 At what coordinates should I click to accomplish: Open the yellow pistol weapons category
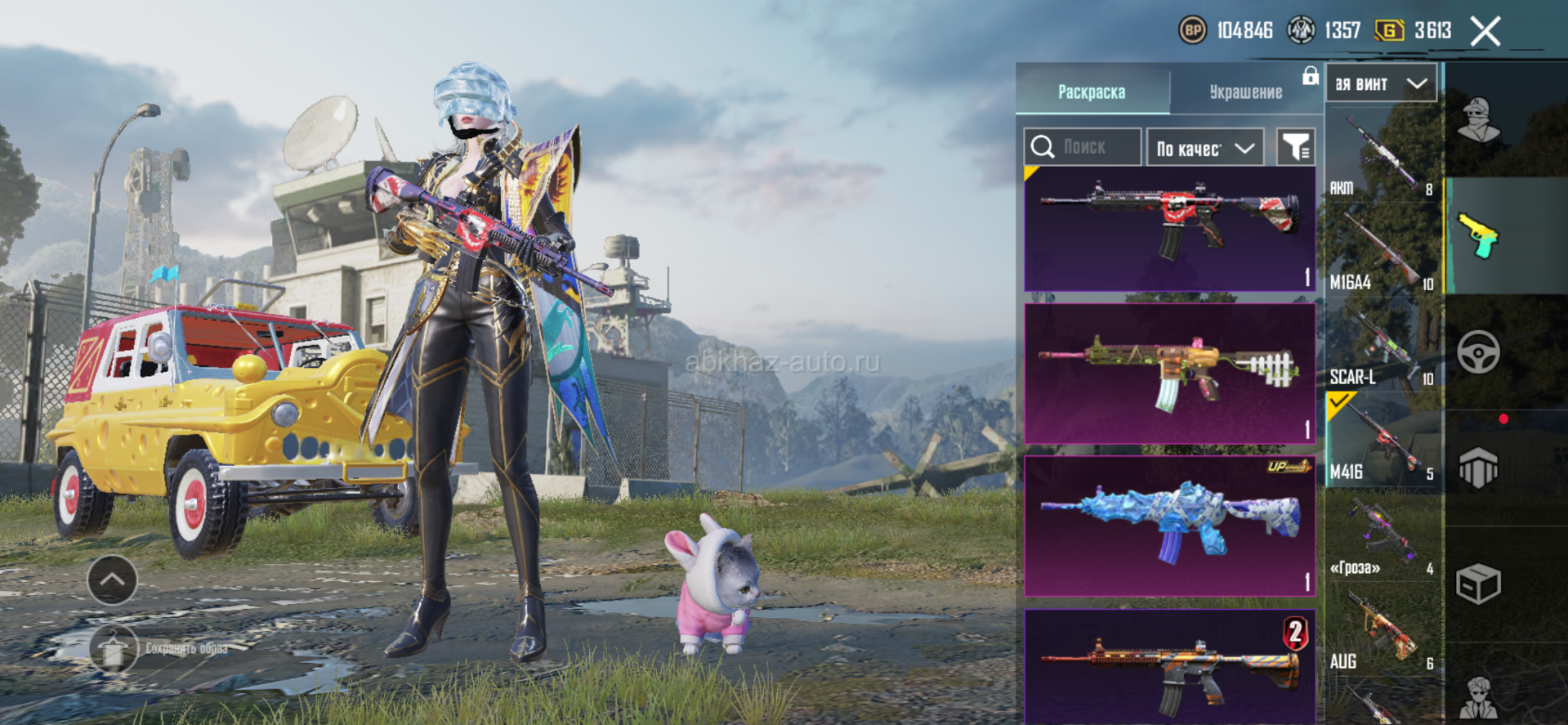pos(1478,236)
